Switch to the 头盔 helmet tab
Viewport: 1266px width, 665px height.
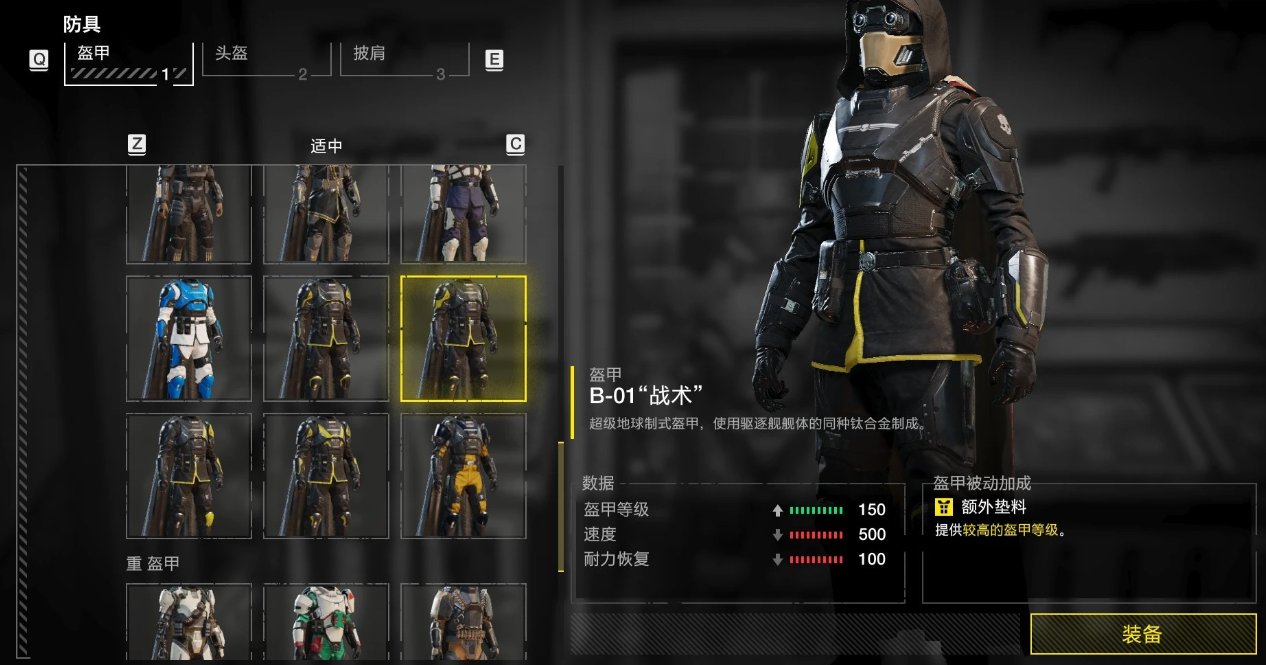tap(268, 59)
